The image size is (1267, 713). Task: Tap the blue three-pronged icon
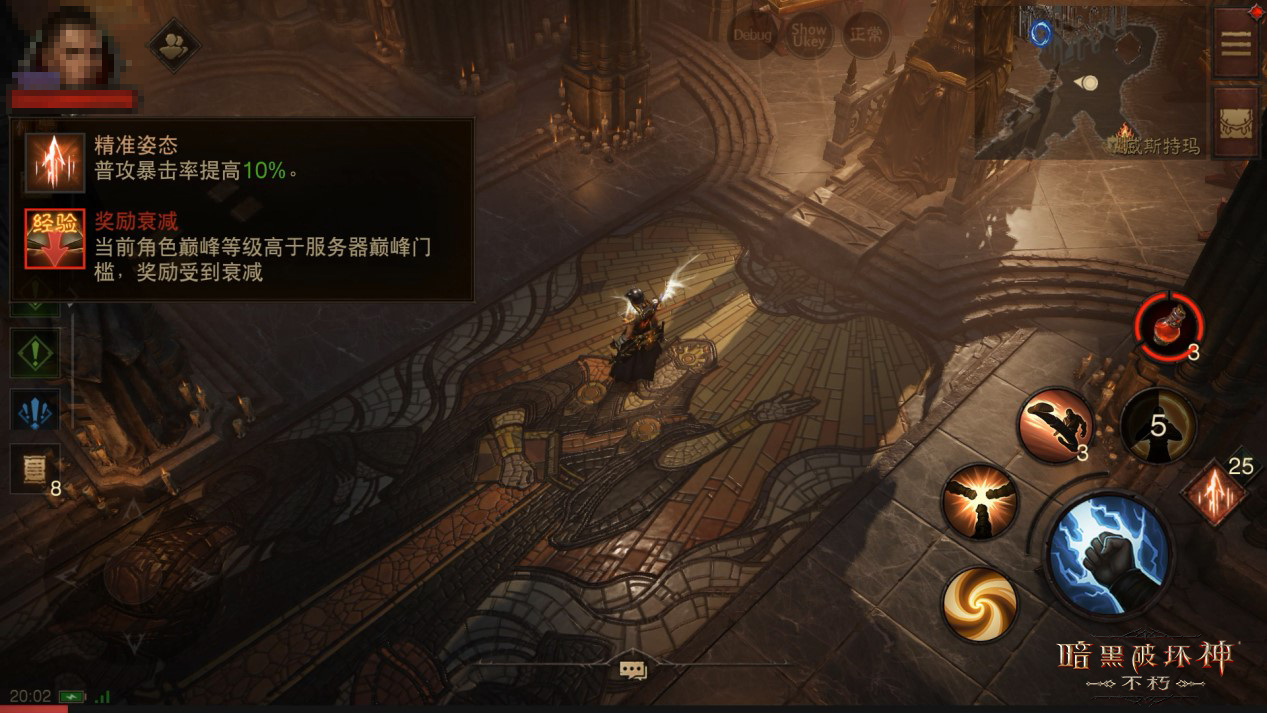[x=35, y=411]
